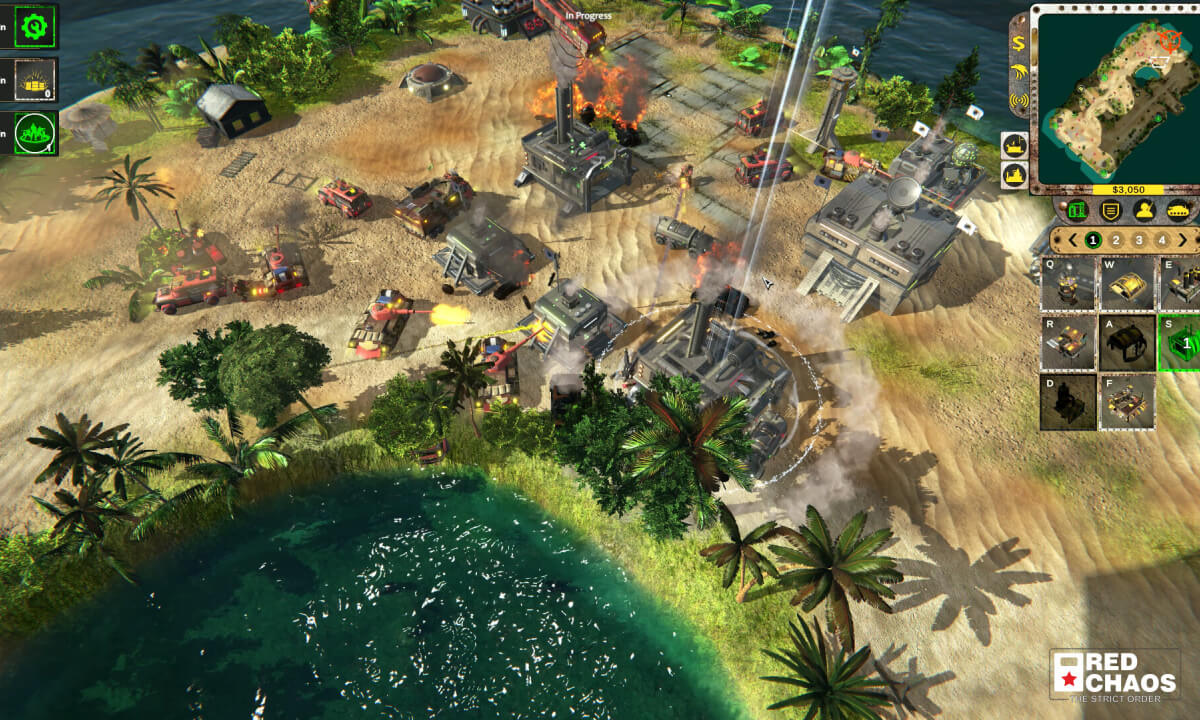
Task: Select build queue number 3
Action: click(1139, 240)
